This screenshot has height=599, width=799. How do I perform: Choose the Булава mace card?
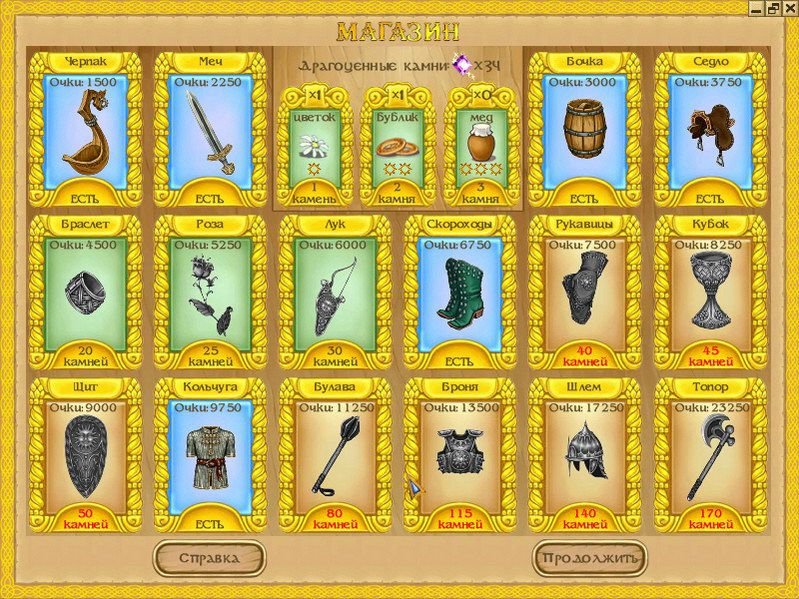tap(335, 454)
